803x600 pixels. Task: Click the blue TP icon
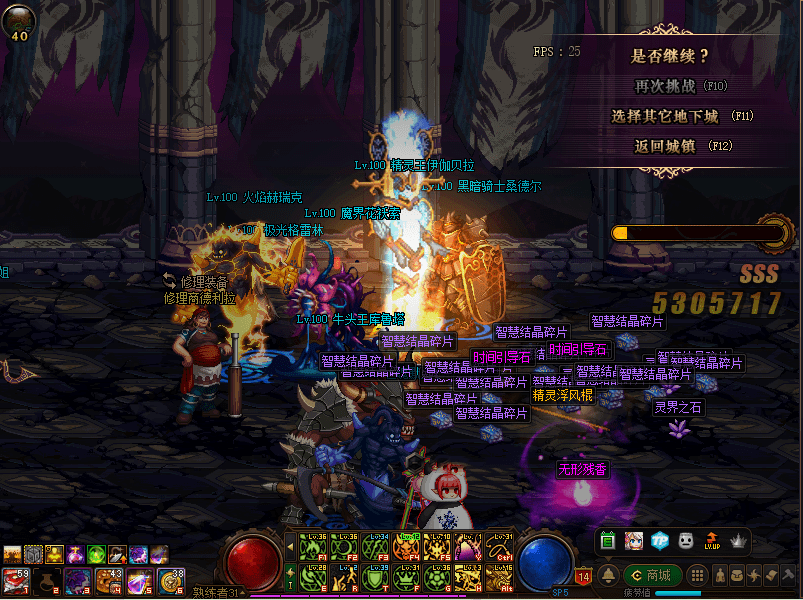pos(659,541)
